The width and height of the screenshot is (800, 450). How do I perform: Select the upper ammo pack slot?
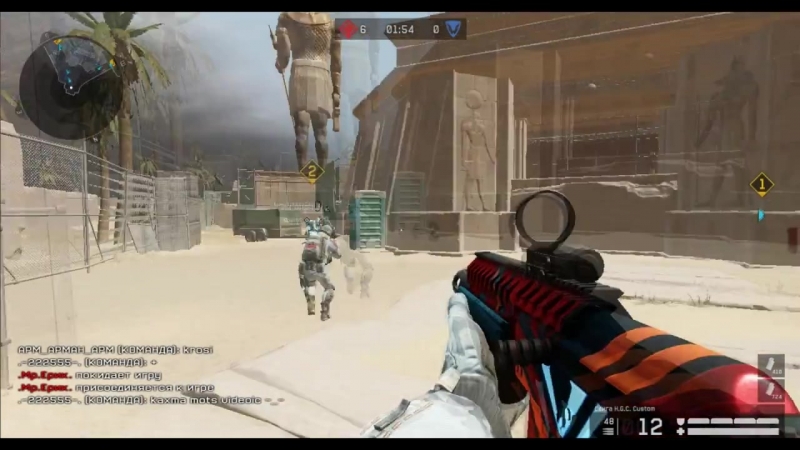[770, 365]
